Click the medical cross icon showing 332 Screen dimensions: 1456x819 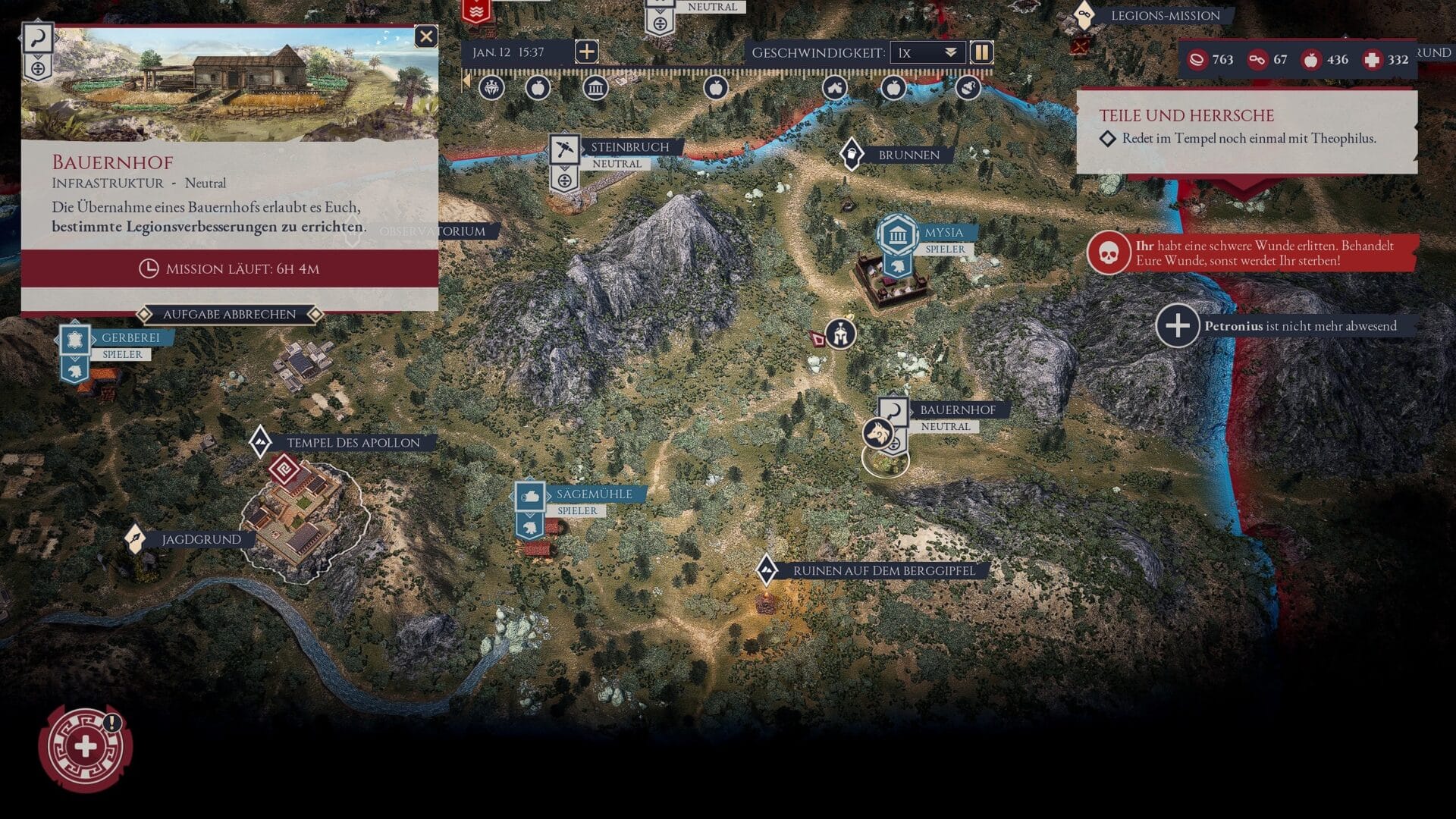(x=1373, y=60)
